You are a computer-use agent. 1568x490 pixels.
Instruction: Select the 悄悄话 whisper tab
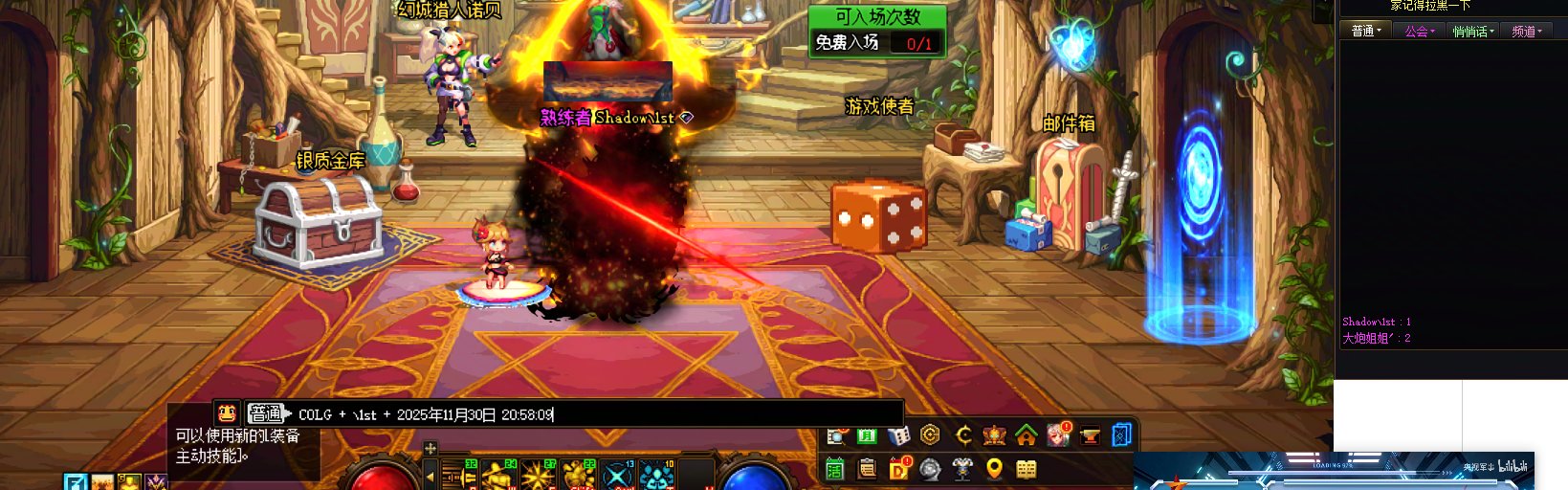(x=1472, y=32)
